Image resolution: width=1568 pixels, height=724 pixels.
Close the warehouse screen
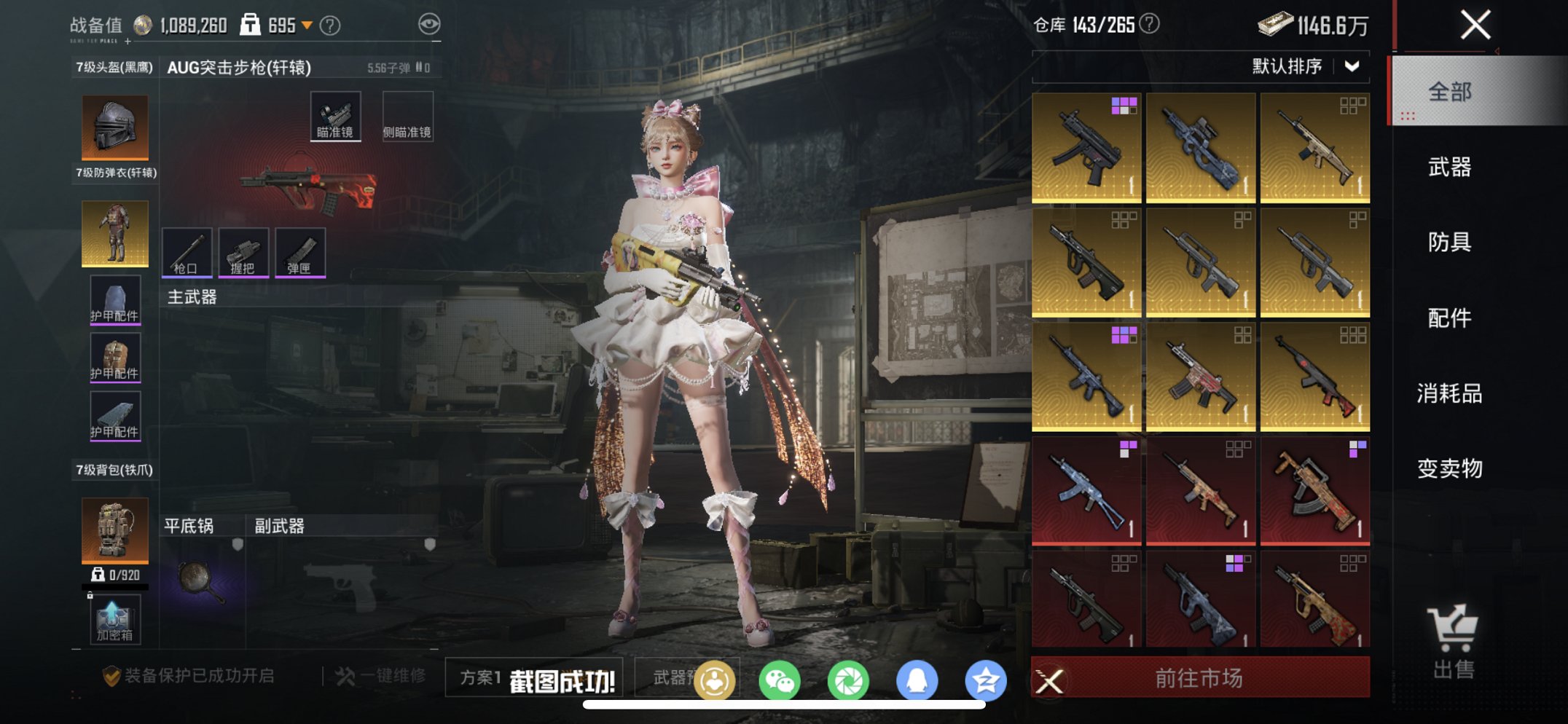pos(1475,25)
